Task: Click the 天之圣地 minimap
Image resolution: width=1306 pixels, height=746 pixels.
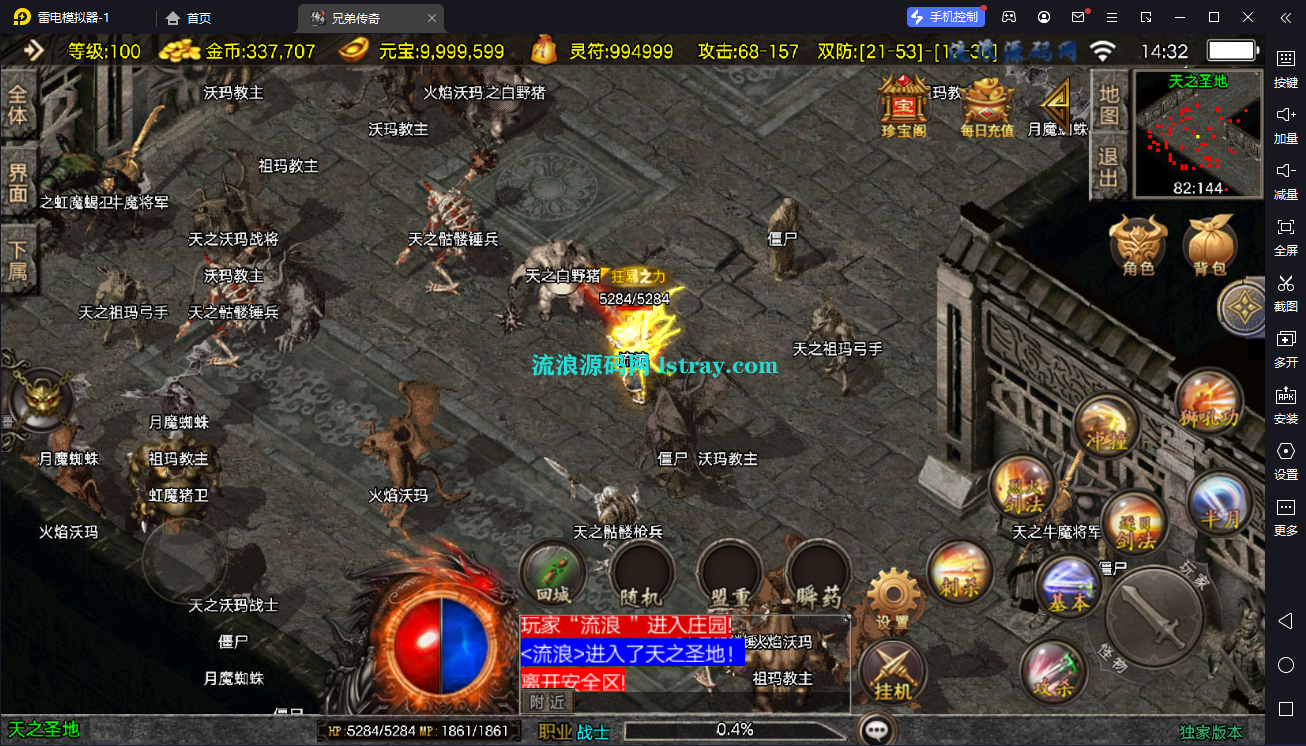Action: 1197,135
